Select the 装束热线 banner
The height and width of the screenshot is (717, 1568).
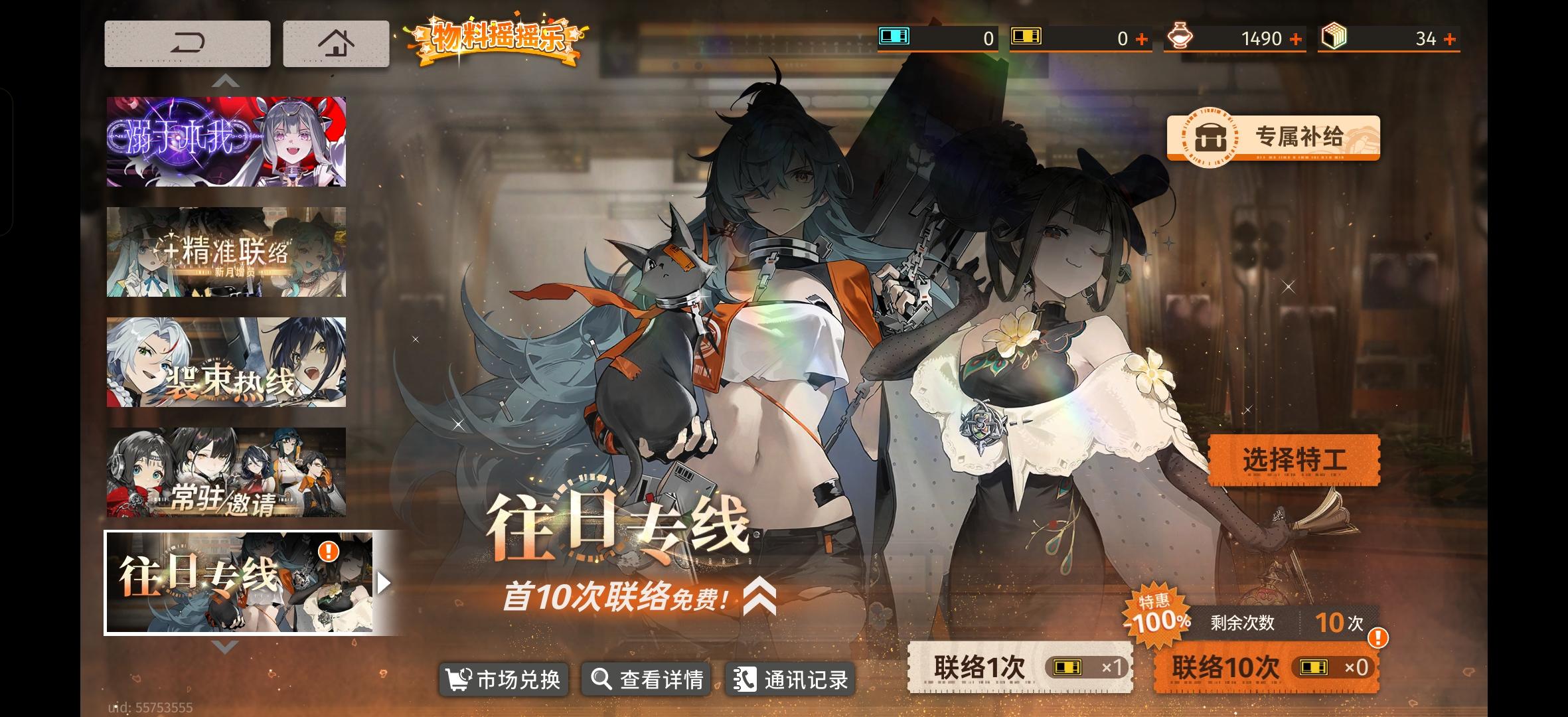click(226, 362)
